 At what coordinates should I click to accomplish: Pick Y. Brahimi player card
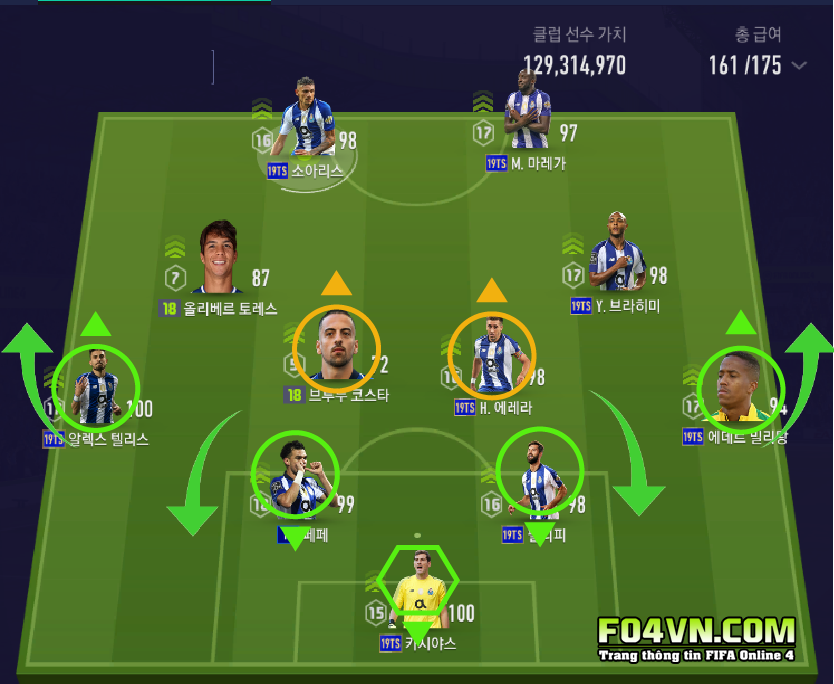[617, 253]
